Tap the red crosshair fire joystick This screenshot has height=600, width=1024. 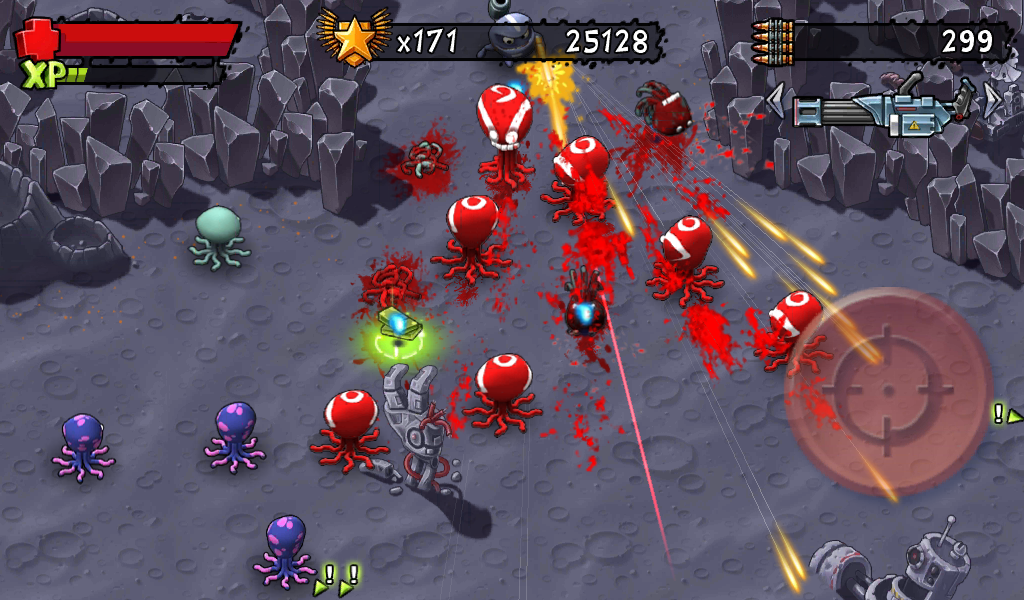pyautogui.click(x=888, y=391)
